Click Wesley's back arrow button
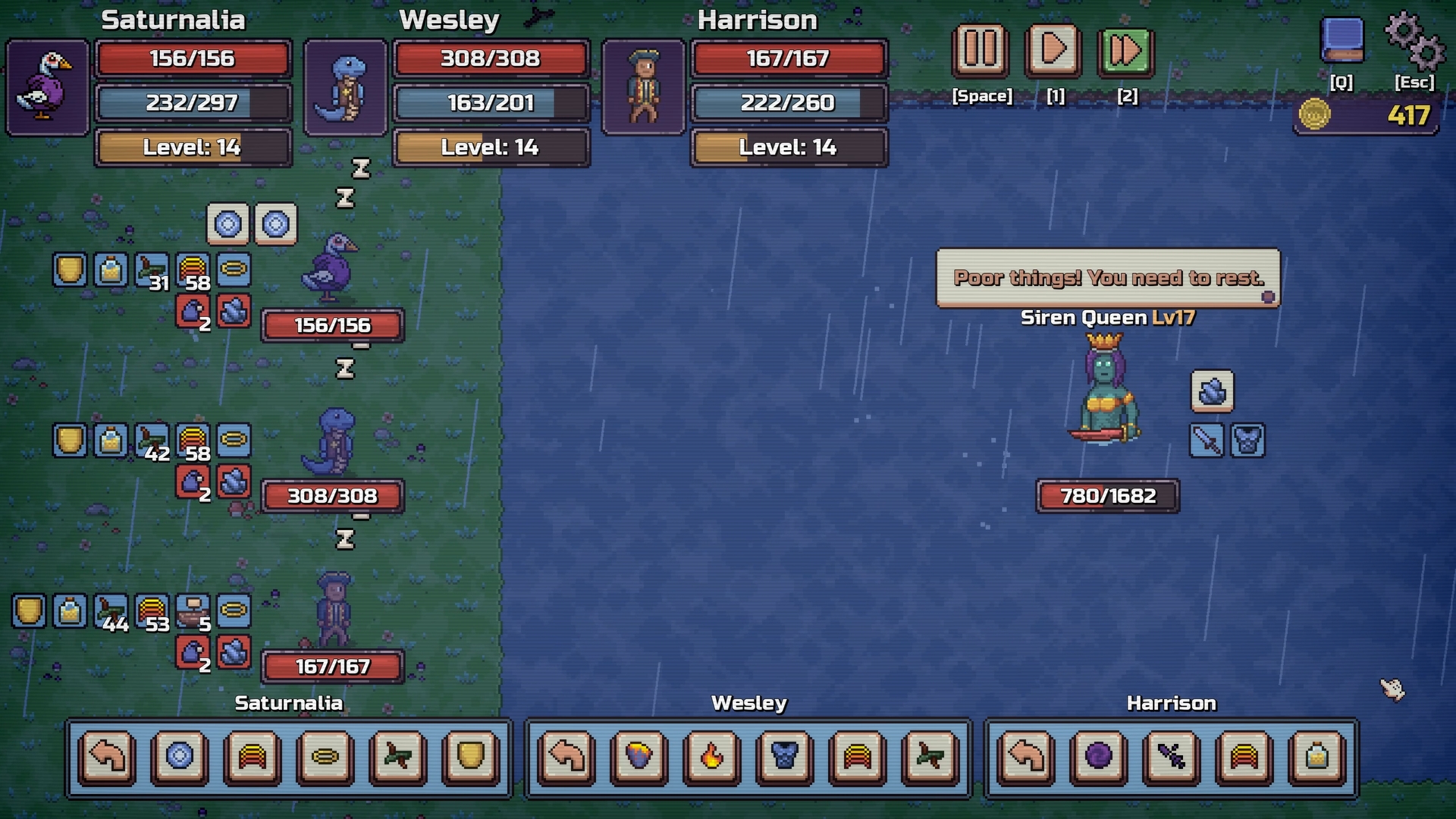 tap(566, 756)
